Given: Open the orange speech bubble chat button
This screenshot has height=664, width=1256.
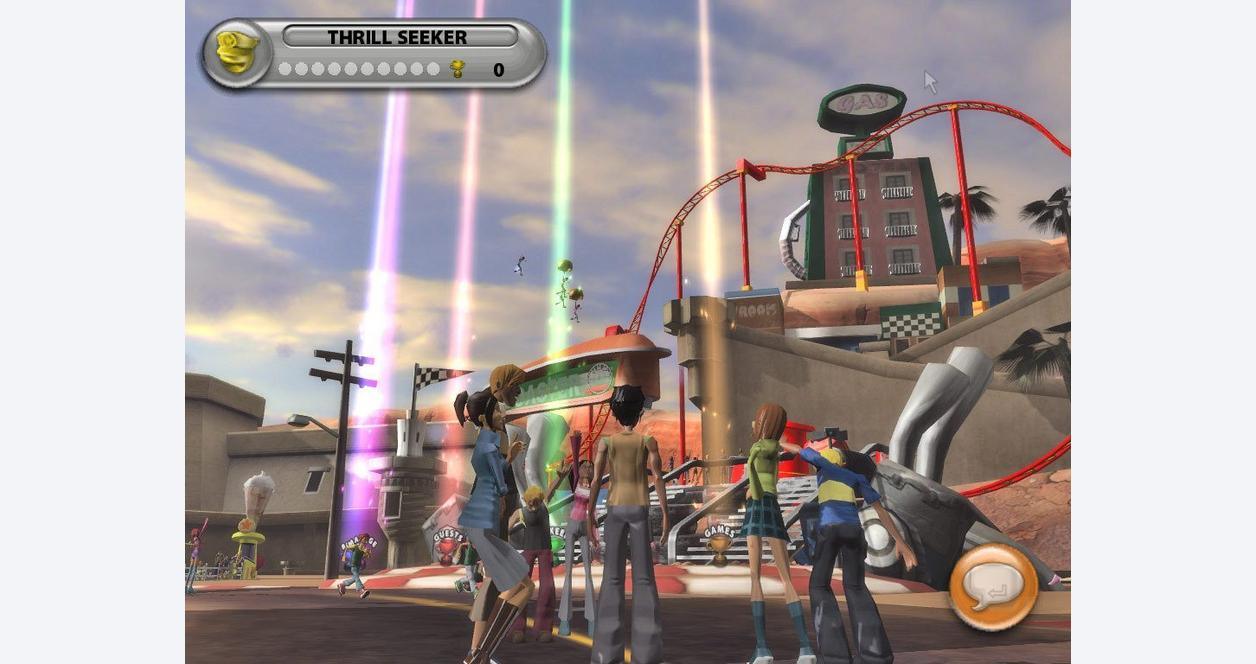Looking at the screenshot, I should point(993,587).
